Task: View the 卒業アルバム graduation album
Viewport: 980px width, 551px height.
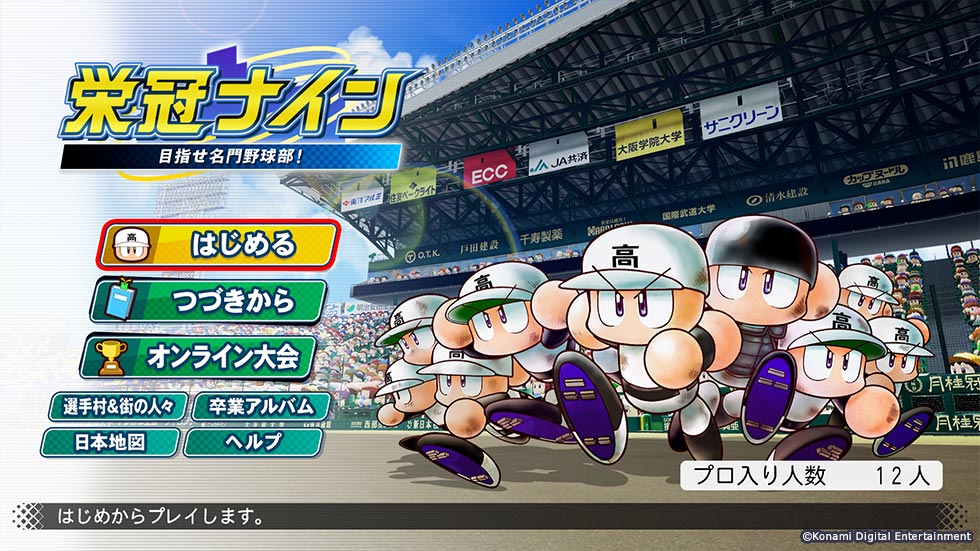Action: (x=254, y=407)
